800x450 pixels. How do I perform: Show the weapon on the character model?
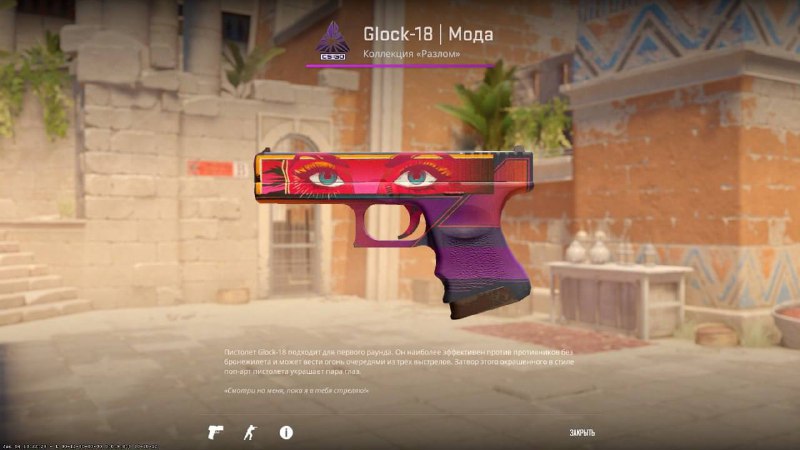click(250, 432)
